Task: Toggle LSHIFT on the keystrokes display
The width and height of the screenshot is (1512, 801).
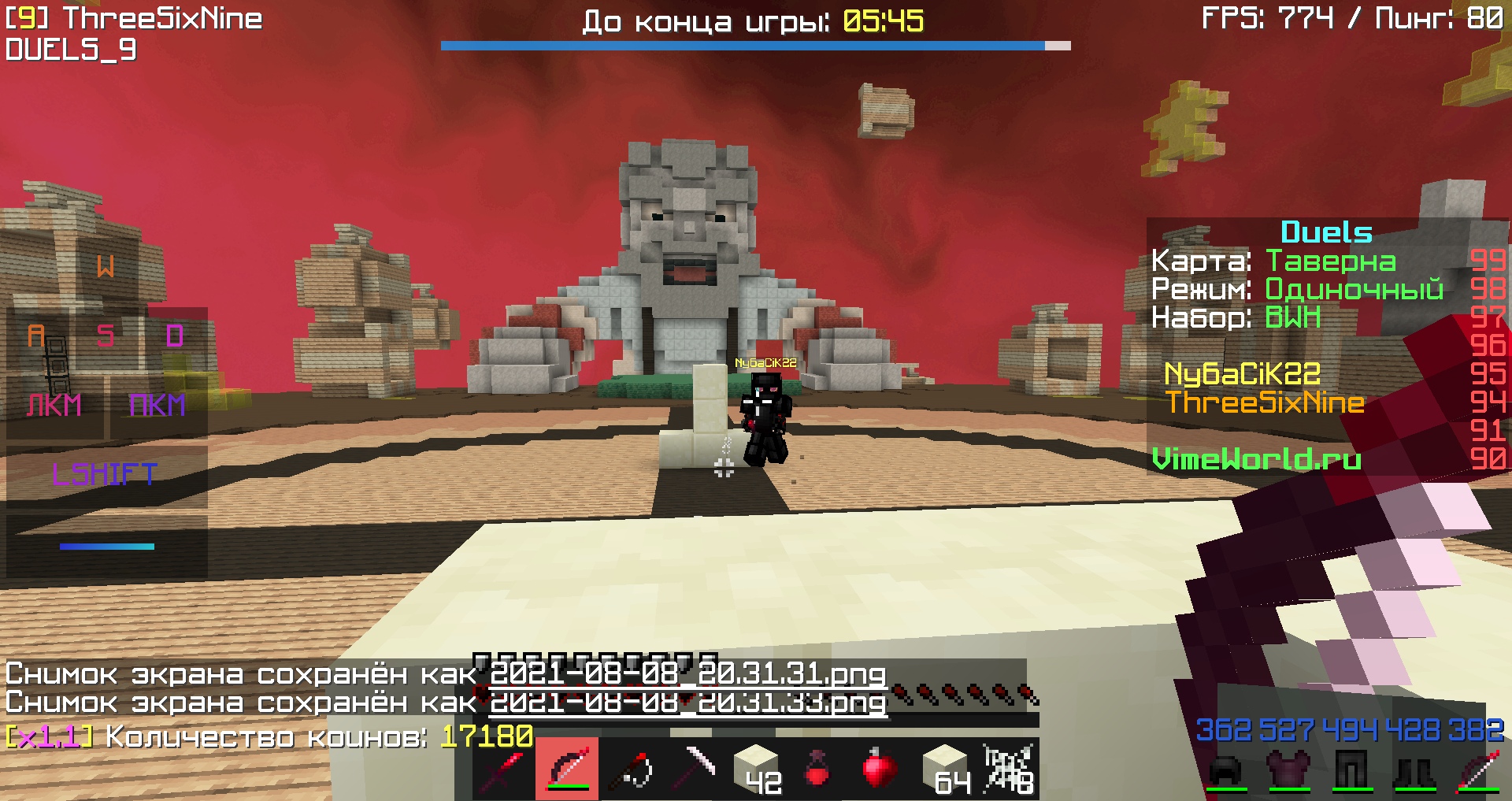Action: [105, 473]
